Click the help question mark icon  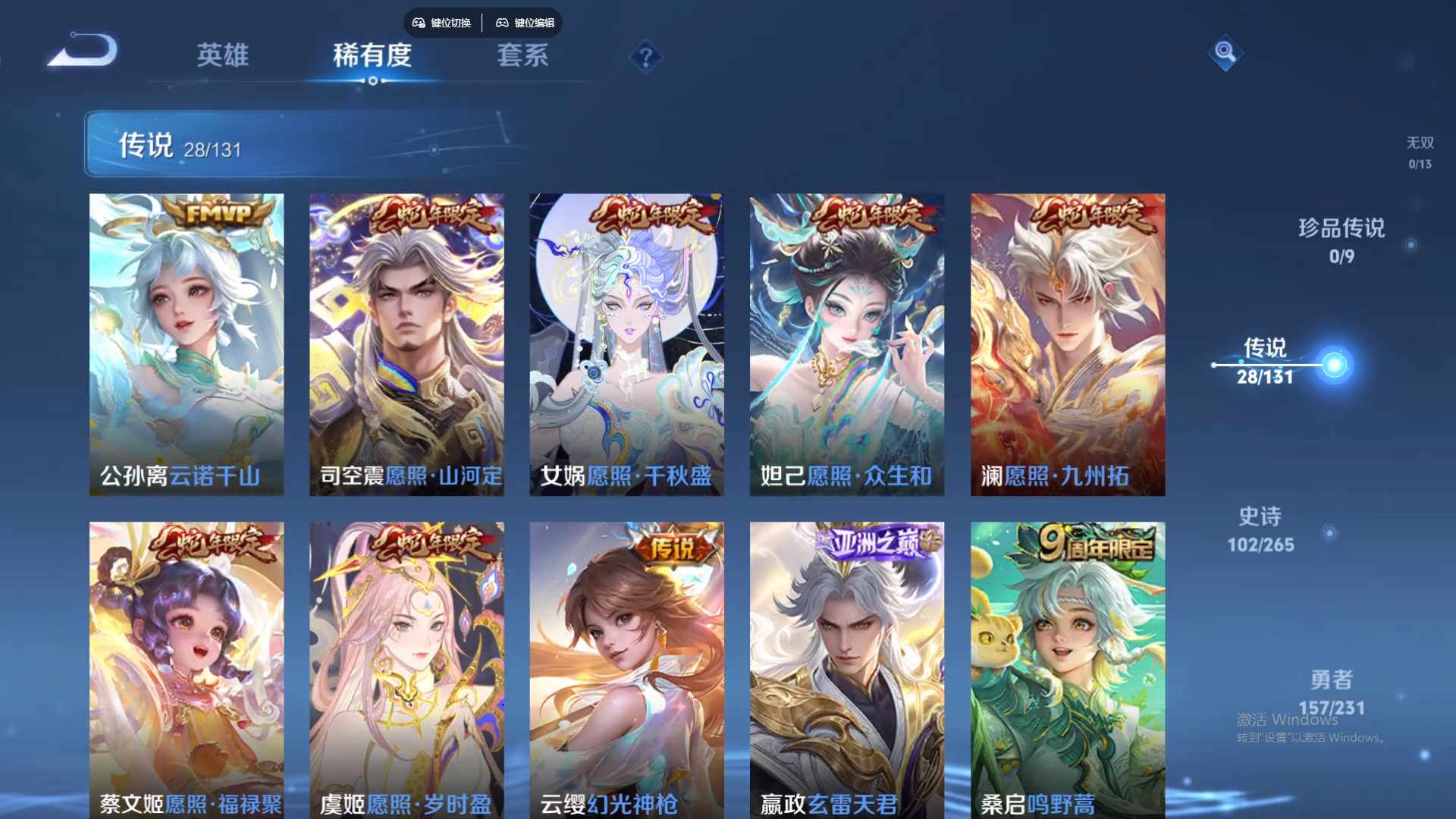coord(645,56)
